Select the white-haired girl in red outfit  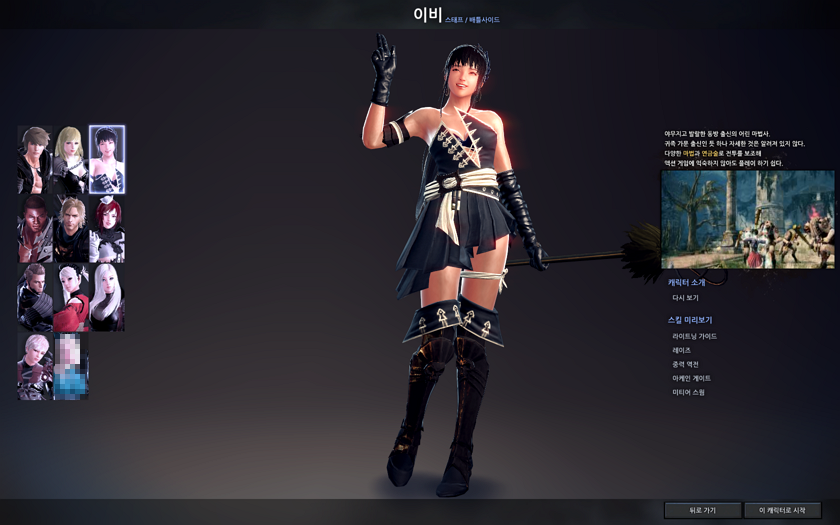[x=70, y=297]
